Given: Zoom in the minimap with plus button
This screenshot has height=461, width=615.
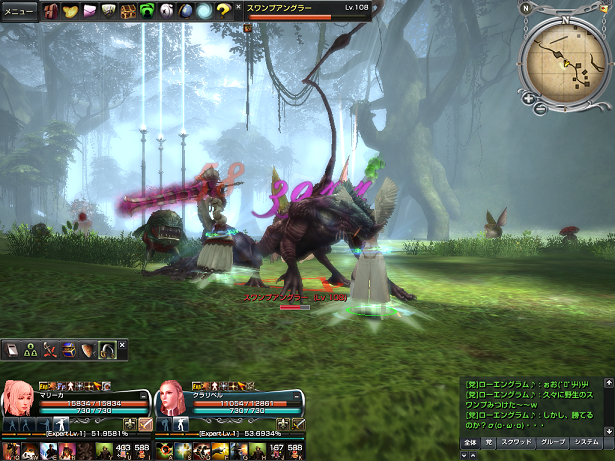Looking at the screenshot, I should 527,98.
